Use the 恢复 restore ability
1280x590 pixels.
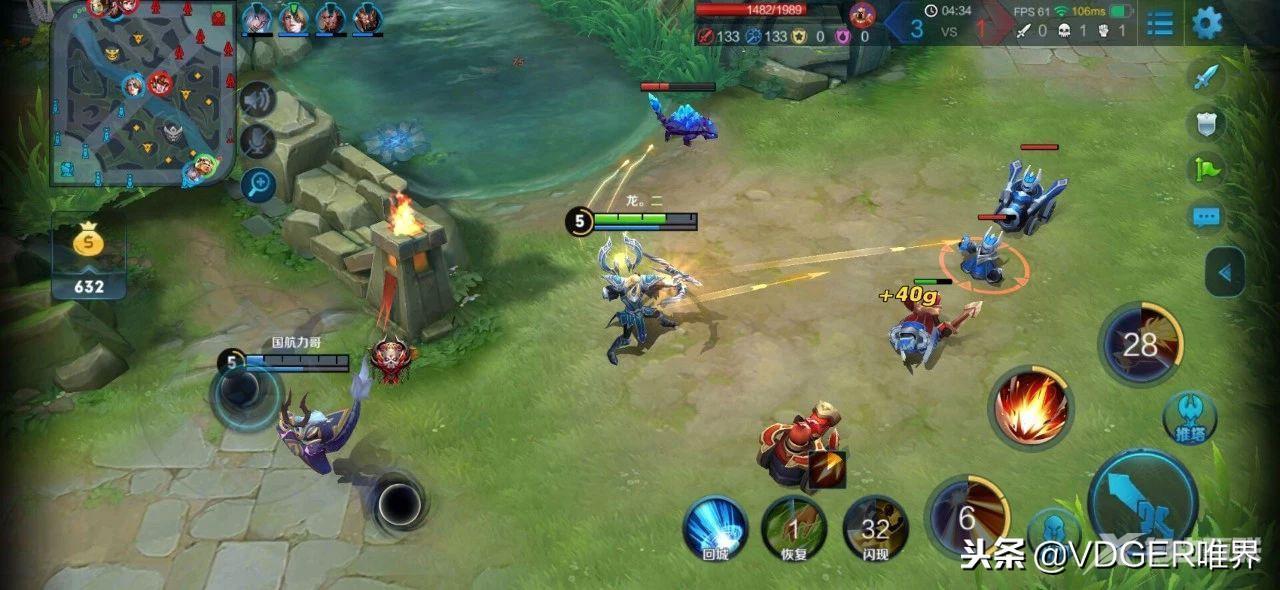point(794,528)
